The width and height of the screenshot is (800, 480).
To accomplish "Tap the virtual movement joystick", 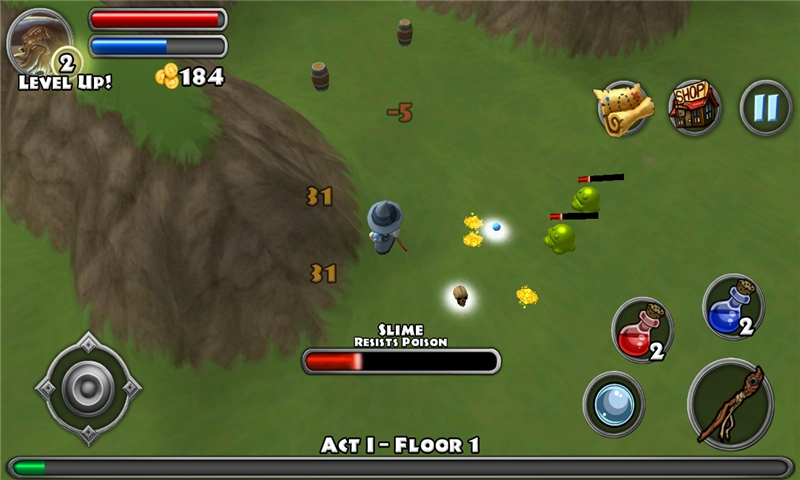I will click(88, 388).
